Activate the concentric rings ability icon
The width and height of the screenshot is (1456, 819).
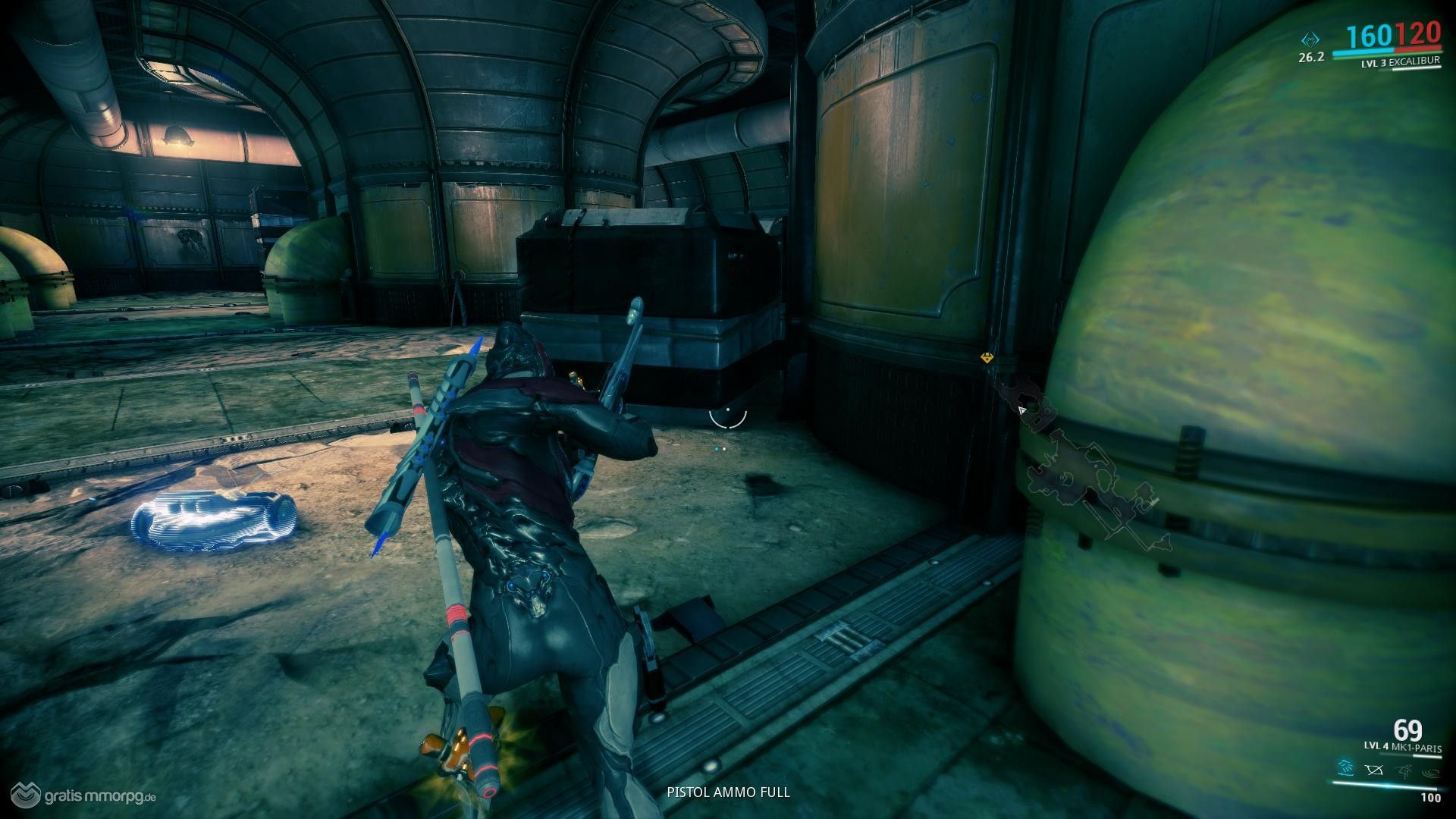(x=1432, y=771)
